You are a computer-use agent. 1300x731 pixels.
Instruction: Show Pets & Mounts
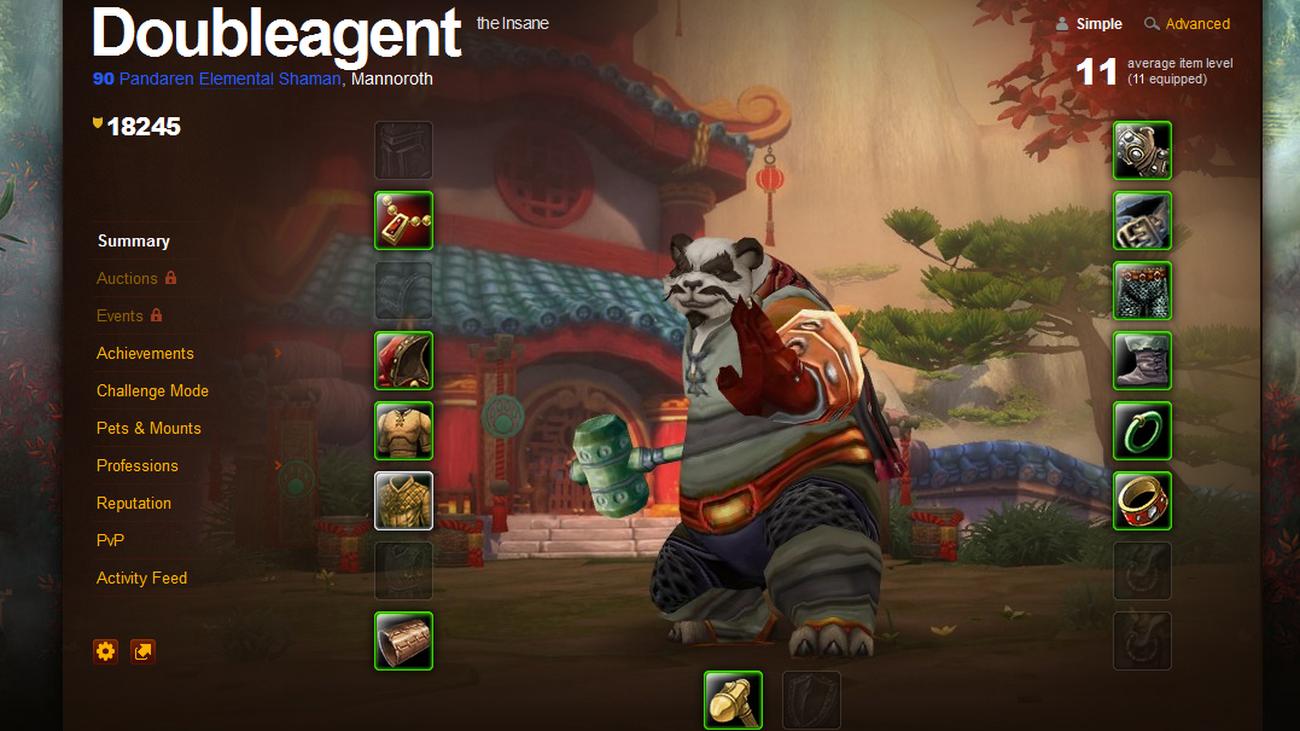point(148,428)
